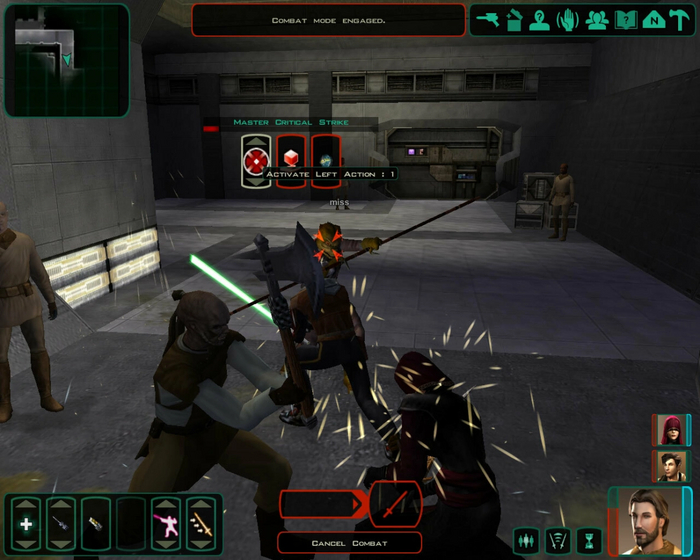Open the minimap in the corner
This screenshot has width=700, height=560.
tap(66, 60)
